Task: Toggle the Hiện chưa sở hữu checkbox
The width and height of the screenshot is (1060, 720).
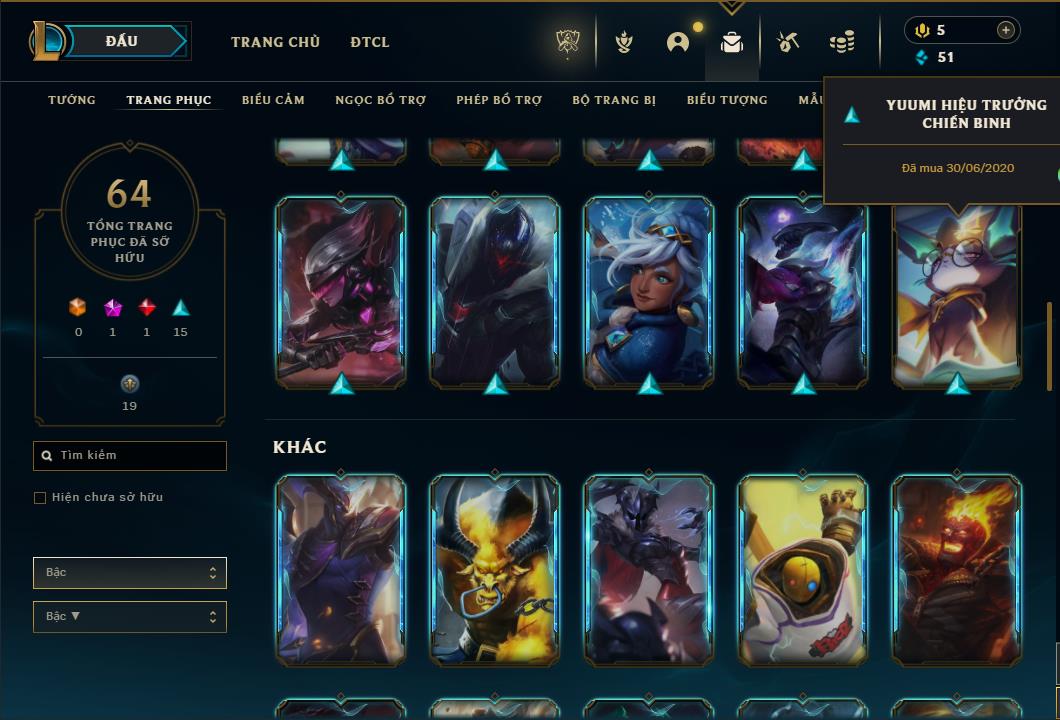Action: [x=40, y=498]
